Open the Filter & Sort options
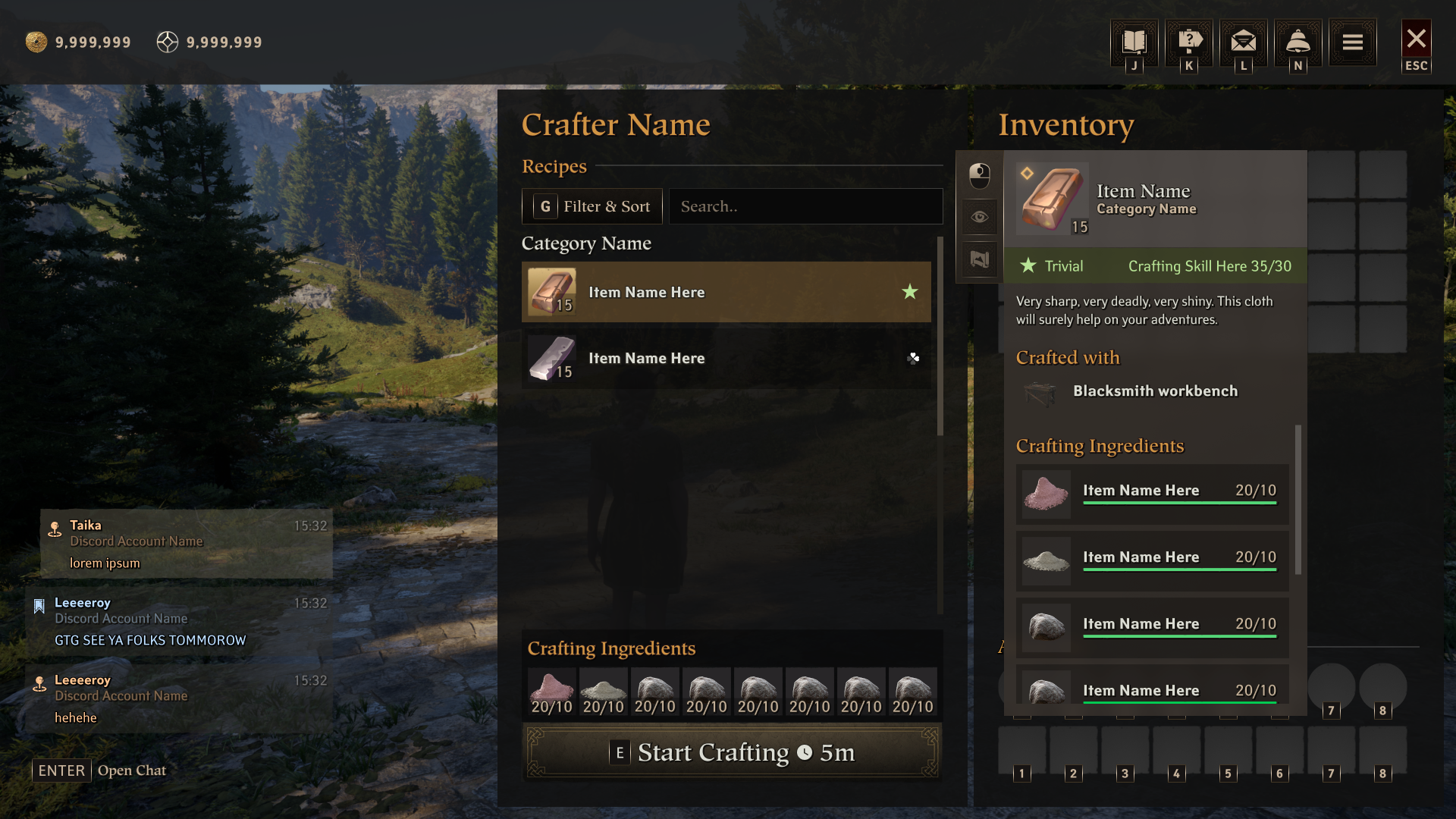The height and width of the screenshot is (819, 1456). click(x=592, y=206)
